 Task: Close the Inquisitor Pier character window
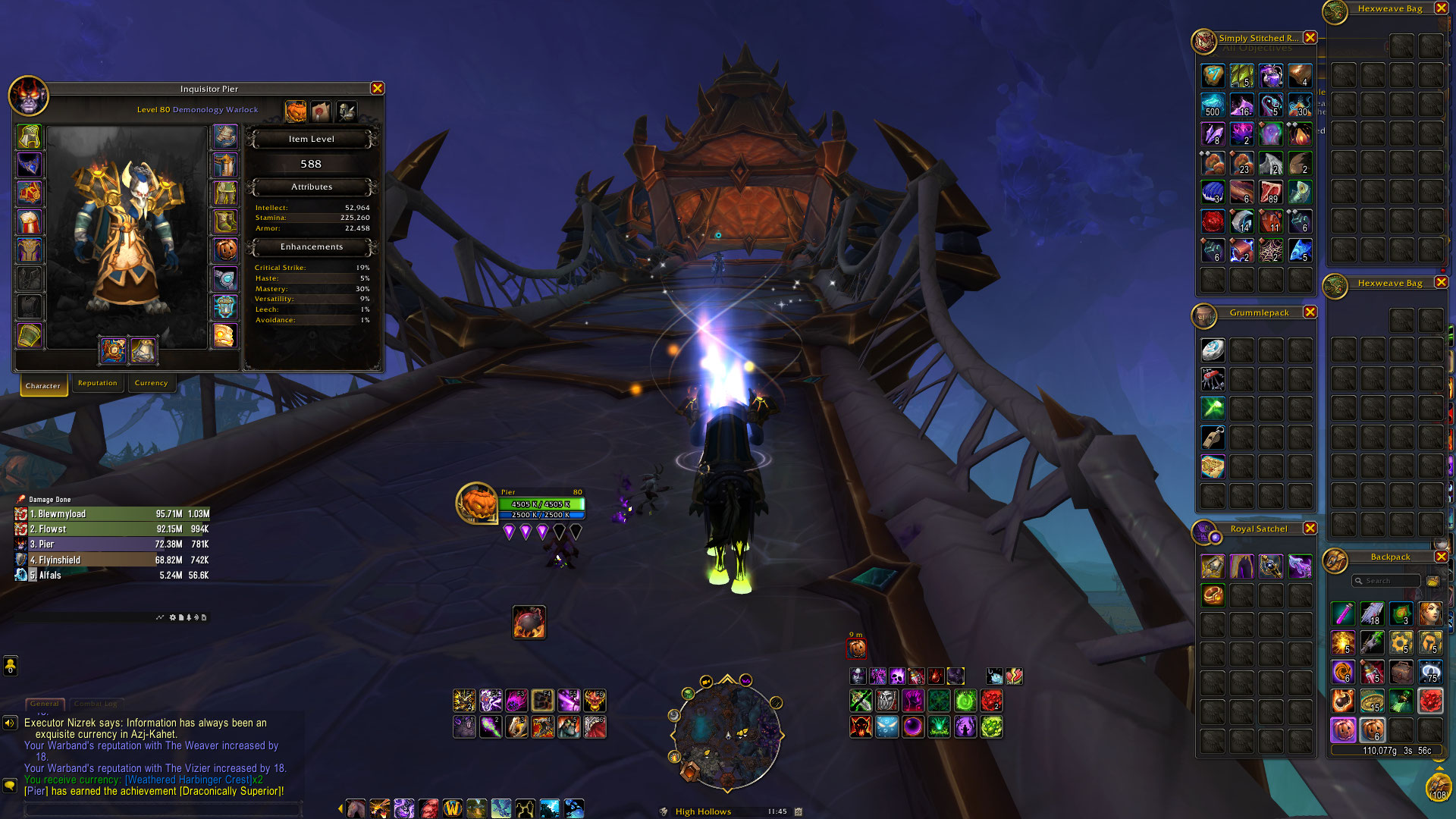click(x=377, y=89)
